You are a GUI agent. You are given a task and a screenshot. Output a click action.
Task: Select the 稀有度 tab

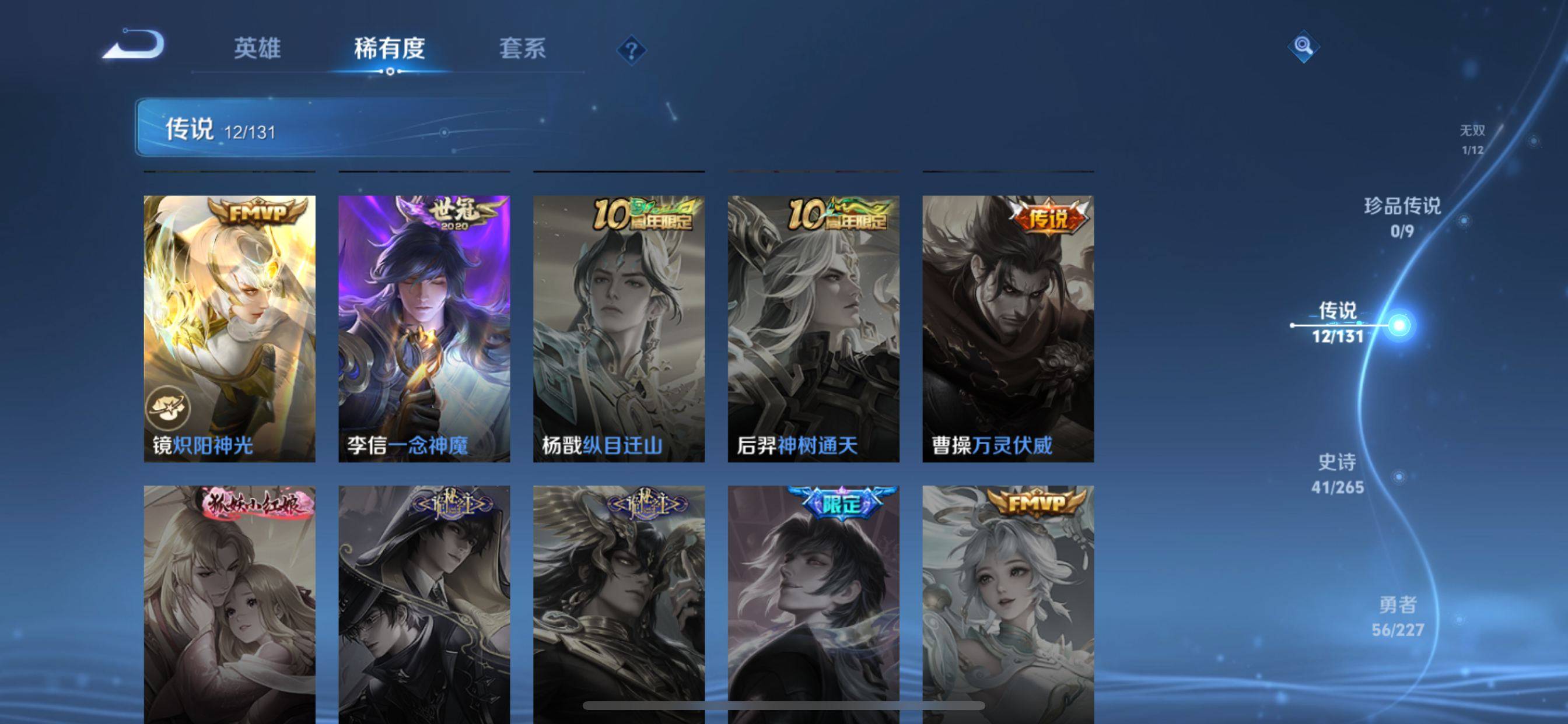pyautogui.click(x=390, y=48)
